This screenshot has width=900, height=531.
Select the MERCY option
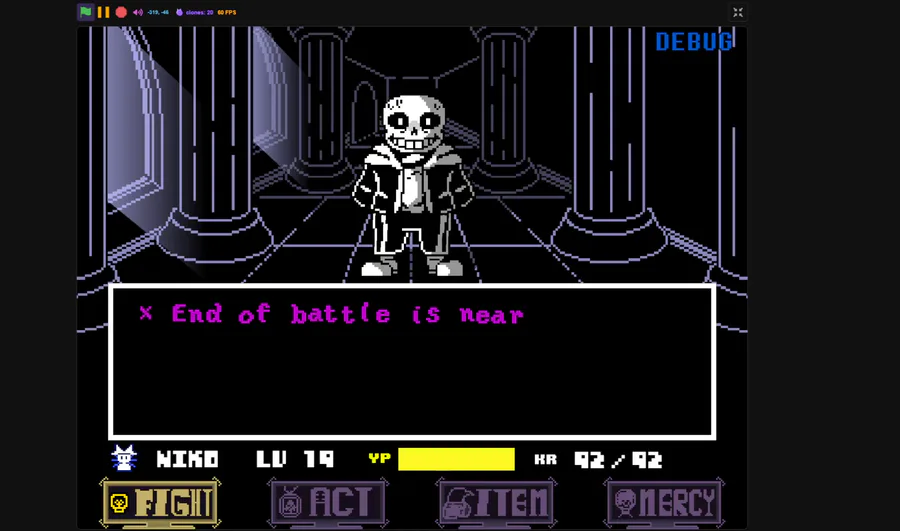[664, 502]
